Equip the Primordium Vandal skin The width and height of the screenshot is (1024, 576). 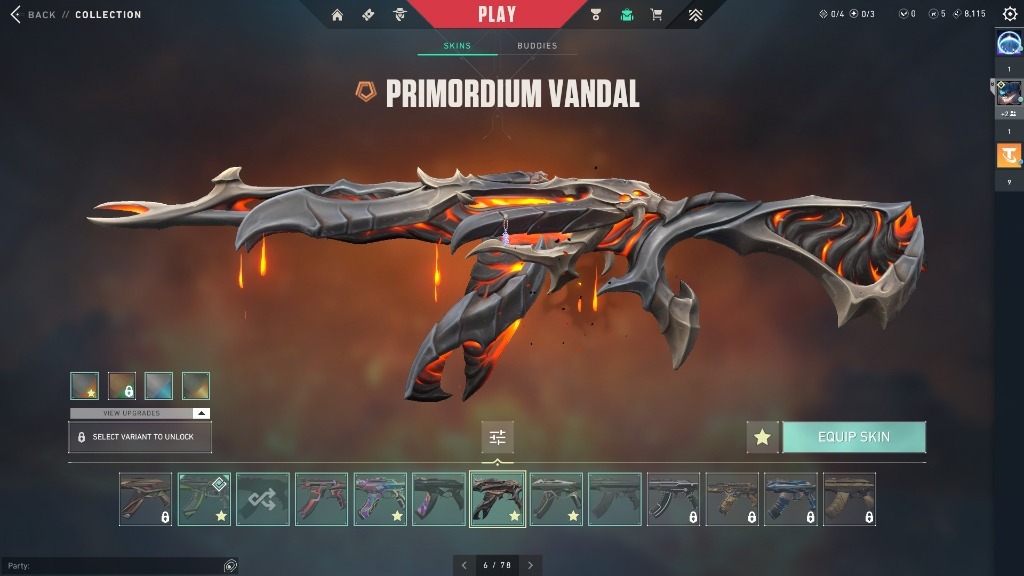click(x=853, y=437)
